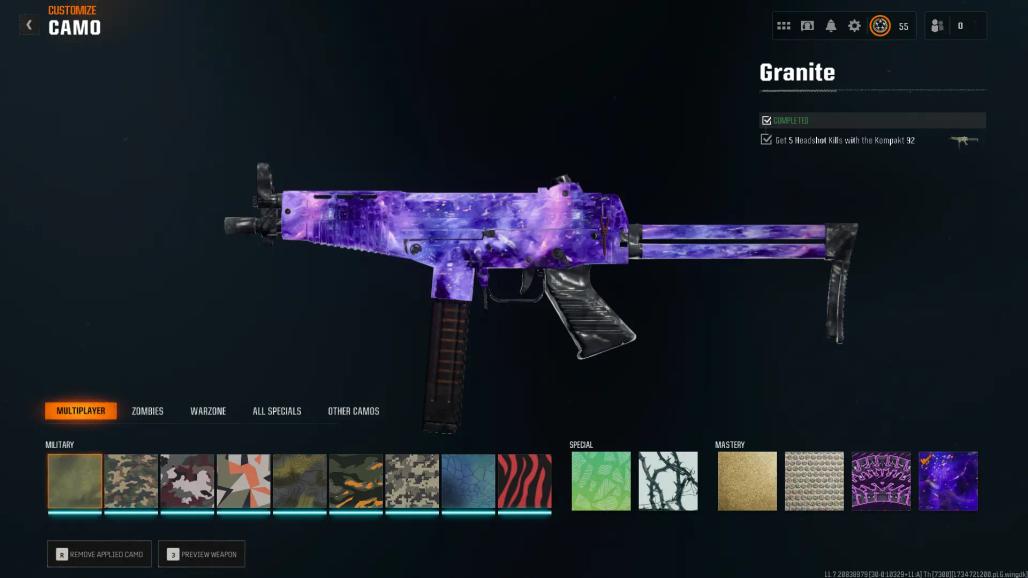The image size is (1028, 578).
Task: Apply the green leaf special camo
Action: click(601, 481)
